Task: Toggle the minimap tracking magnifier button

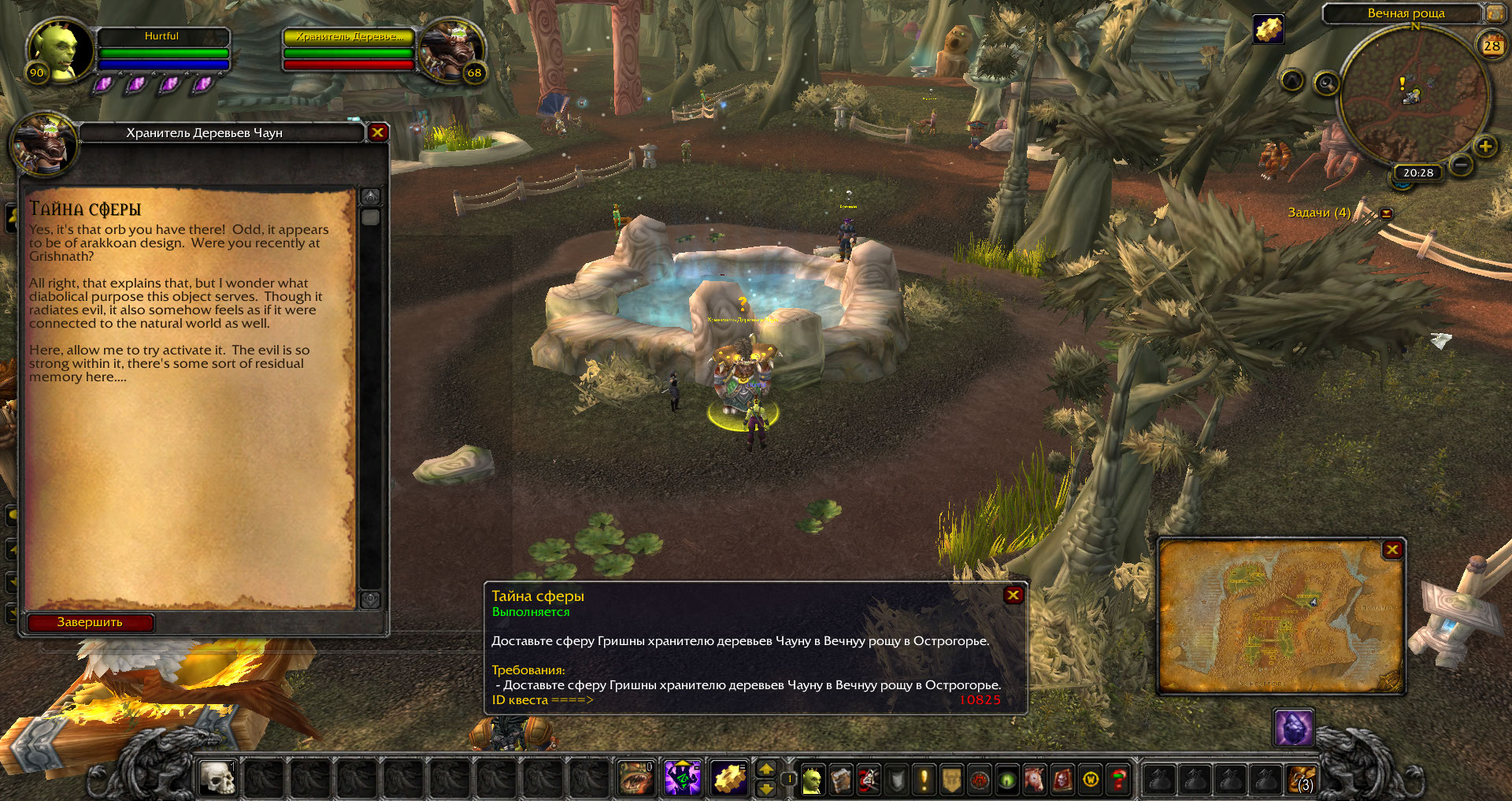Action: coord(1326,83)
